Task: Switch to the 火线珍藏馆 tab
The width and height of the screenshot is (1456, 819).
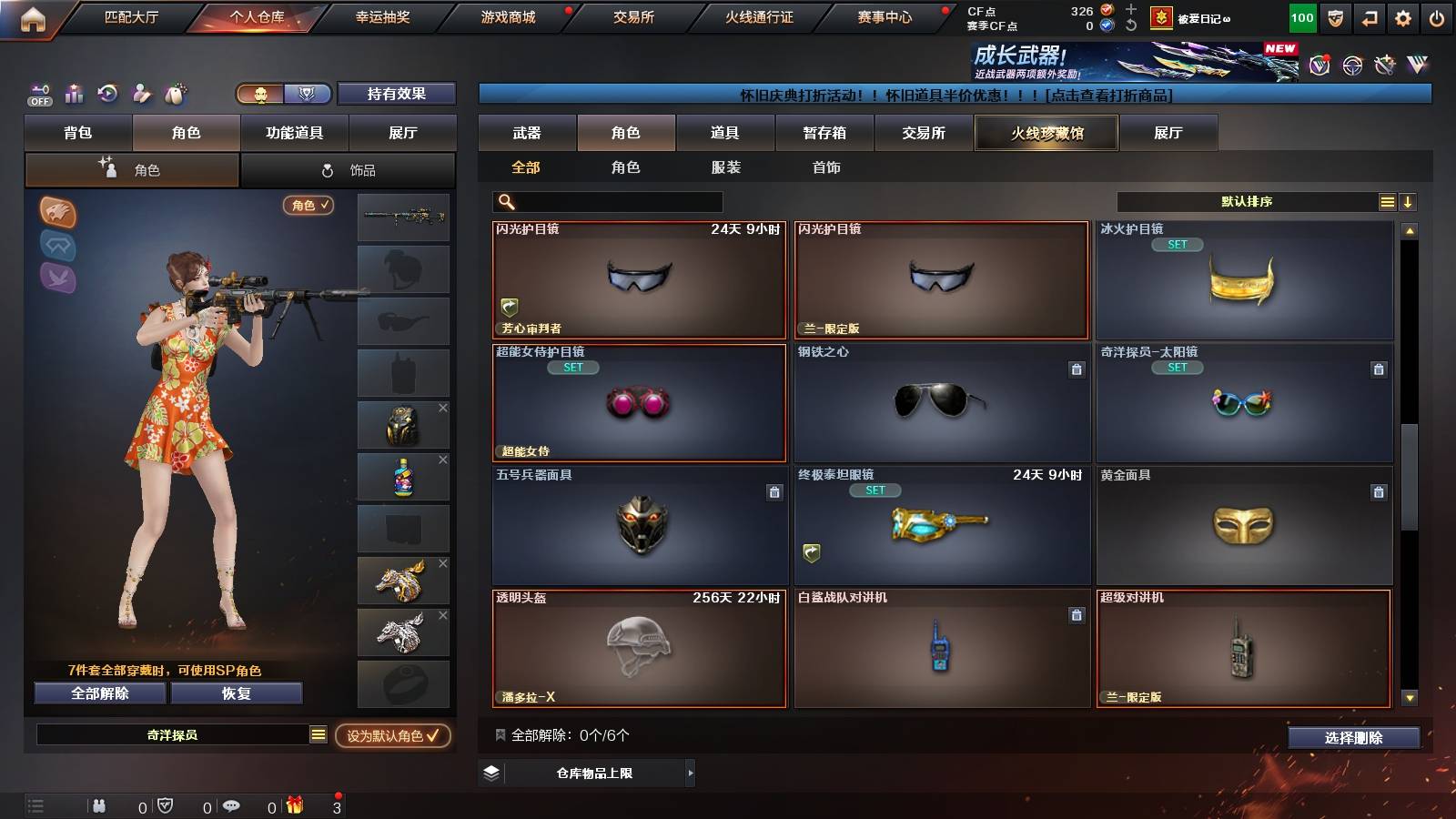Action: coord(1046,133)
